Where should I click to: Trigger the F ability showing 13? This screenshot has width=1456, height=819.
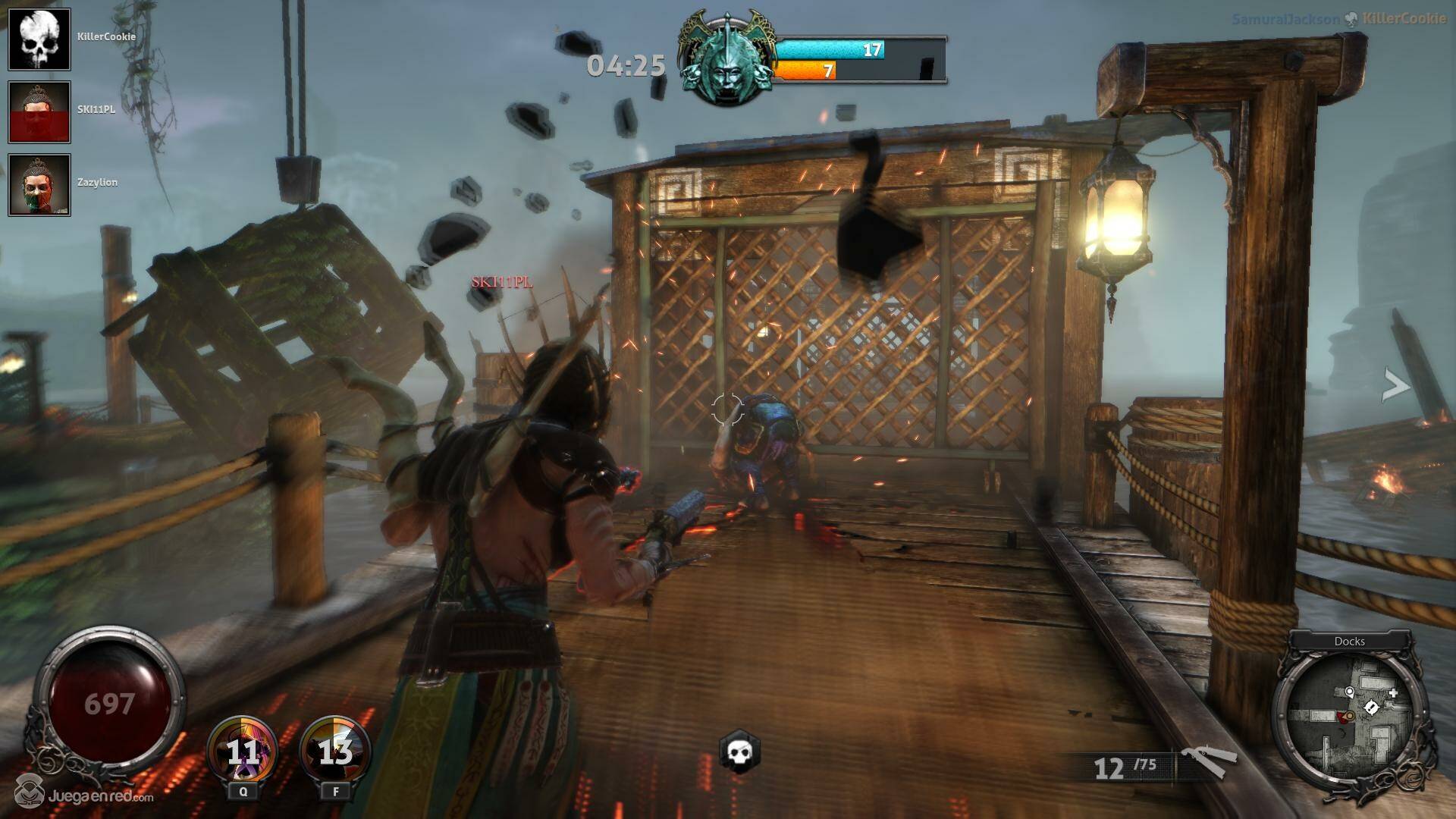(x=335, y=751)
